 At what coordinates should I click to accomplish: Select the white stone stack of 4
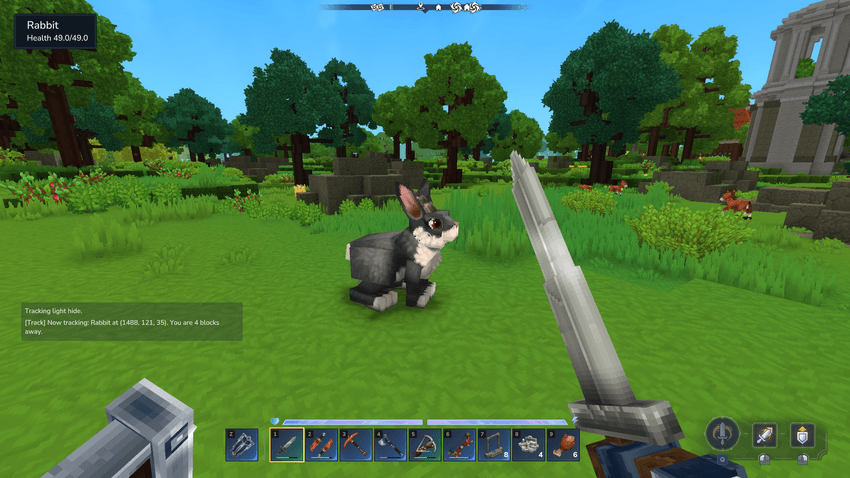point(528,444)
